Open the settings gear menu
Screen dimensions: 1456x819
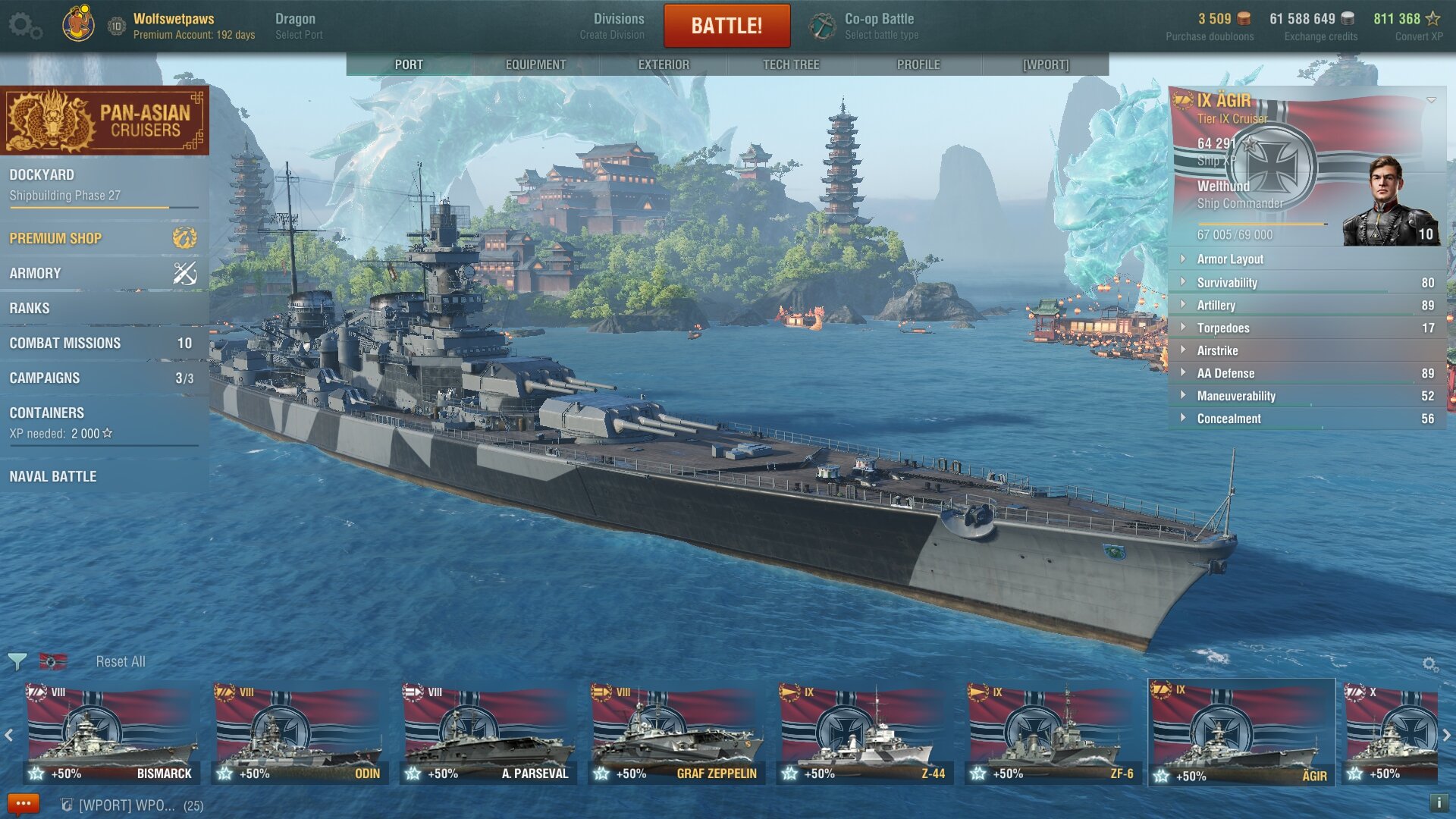click(25, 26)
